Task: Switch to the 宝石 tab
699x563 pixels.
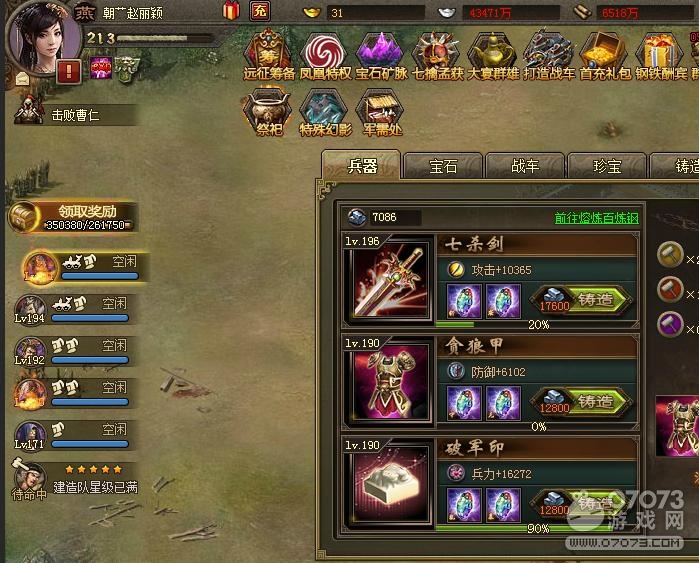Action: (x=443, y=166)
